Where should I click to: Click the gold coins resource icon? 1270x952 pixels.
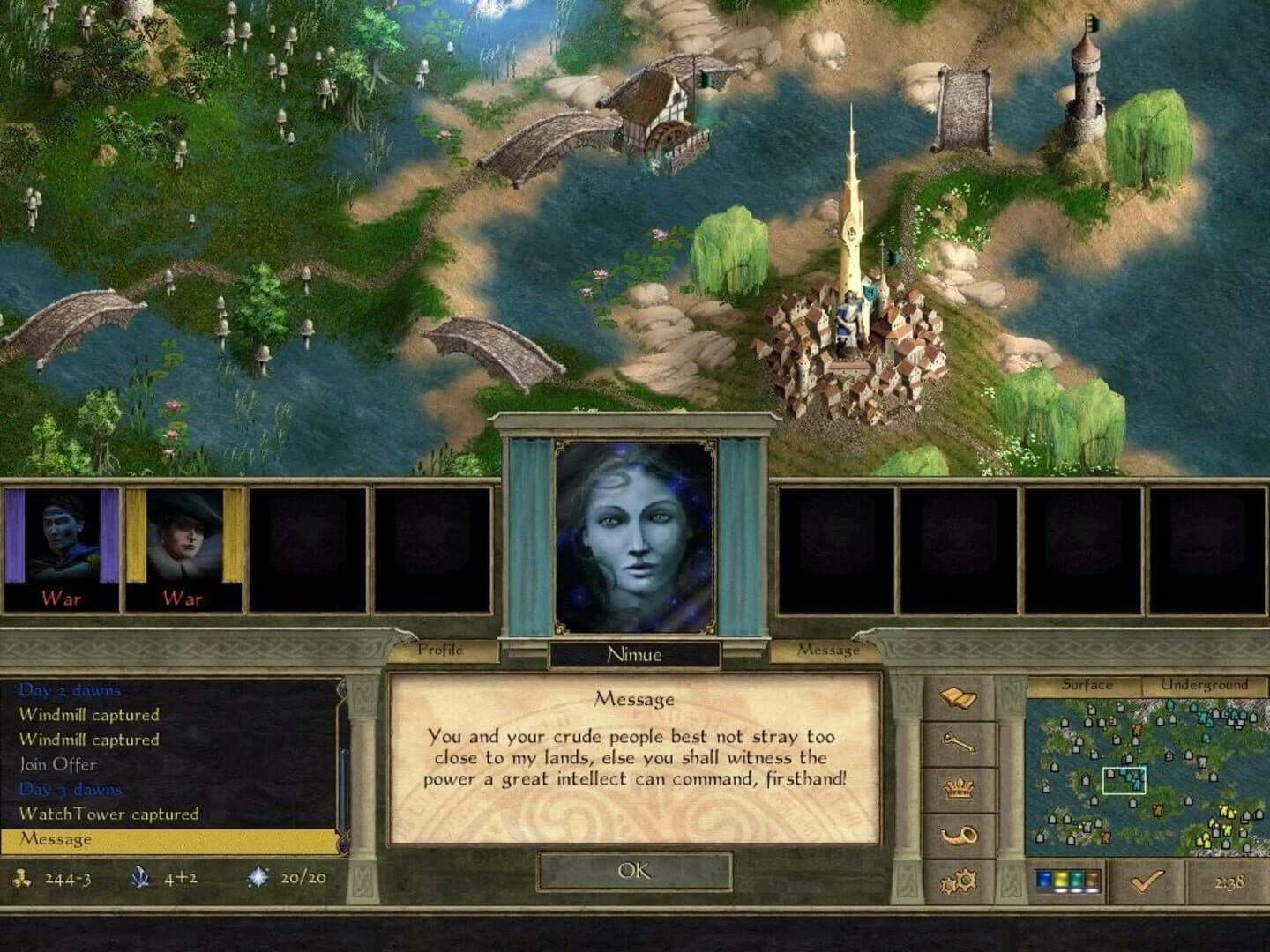(19, 878)
